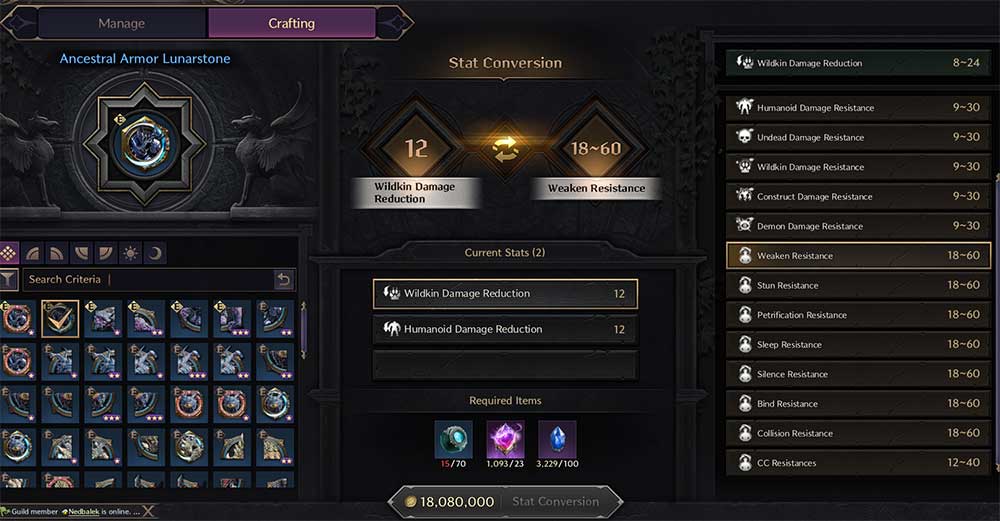Pick Undead Damage Resistance option
Screen dimensions: 1000x521
pos(858,137)
